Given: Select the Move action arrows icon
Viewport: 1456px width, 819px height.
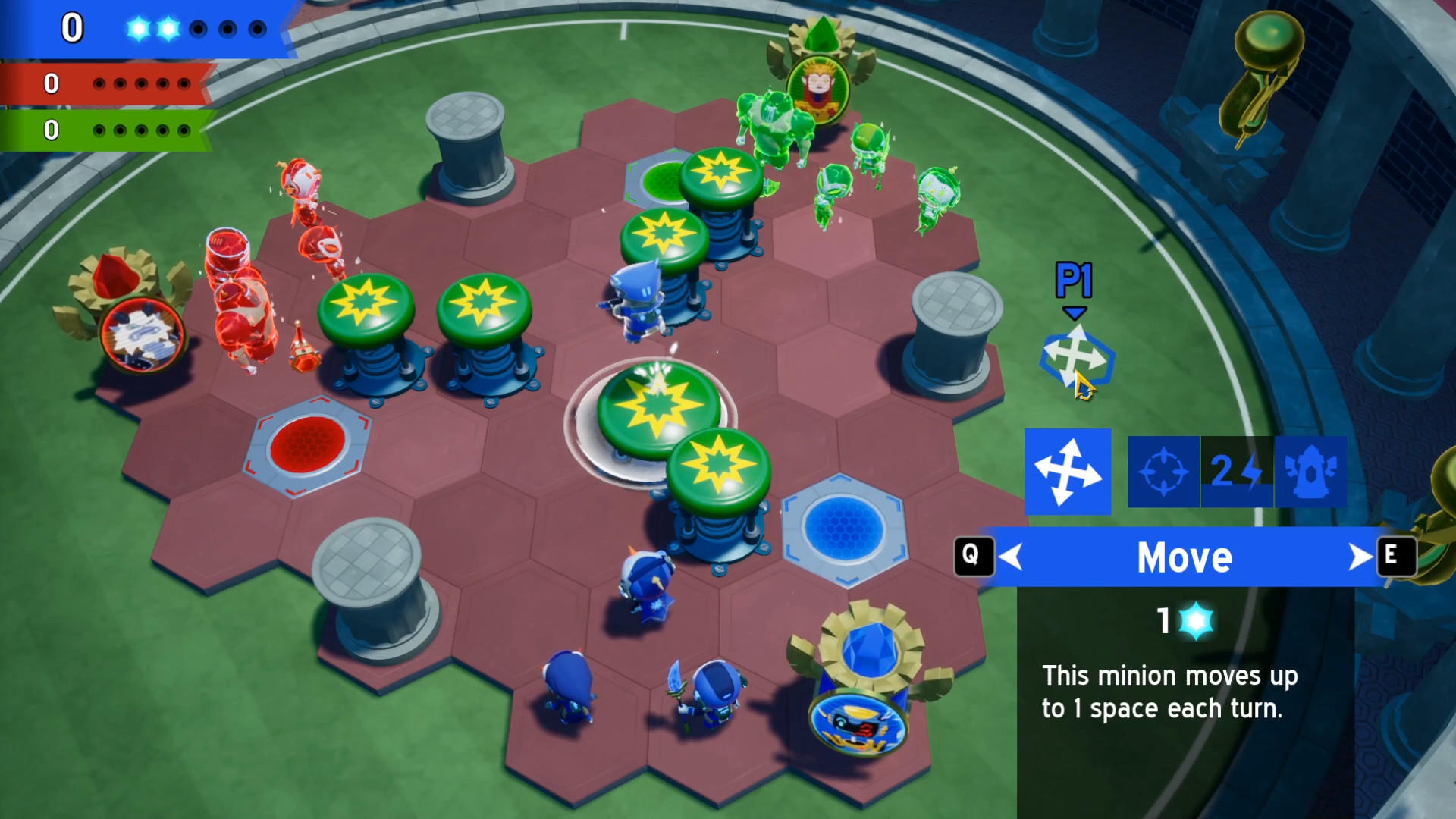Looking at the screenshot, I should [x=1068, y=470].
